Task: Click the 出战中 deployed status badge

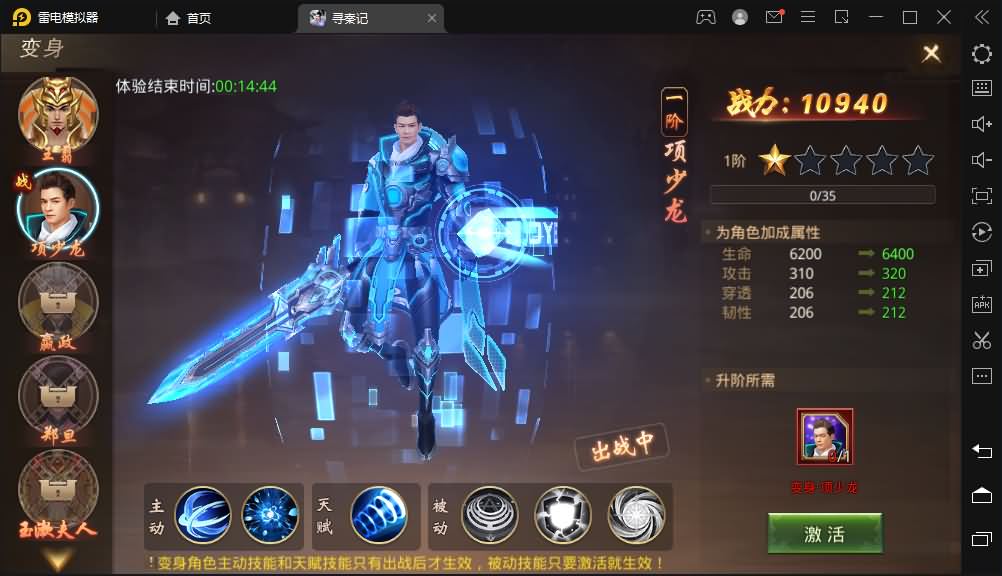Action: click(x=621, y=447)
